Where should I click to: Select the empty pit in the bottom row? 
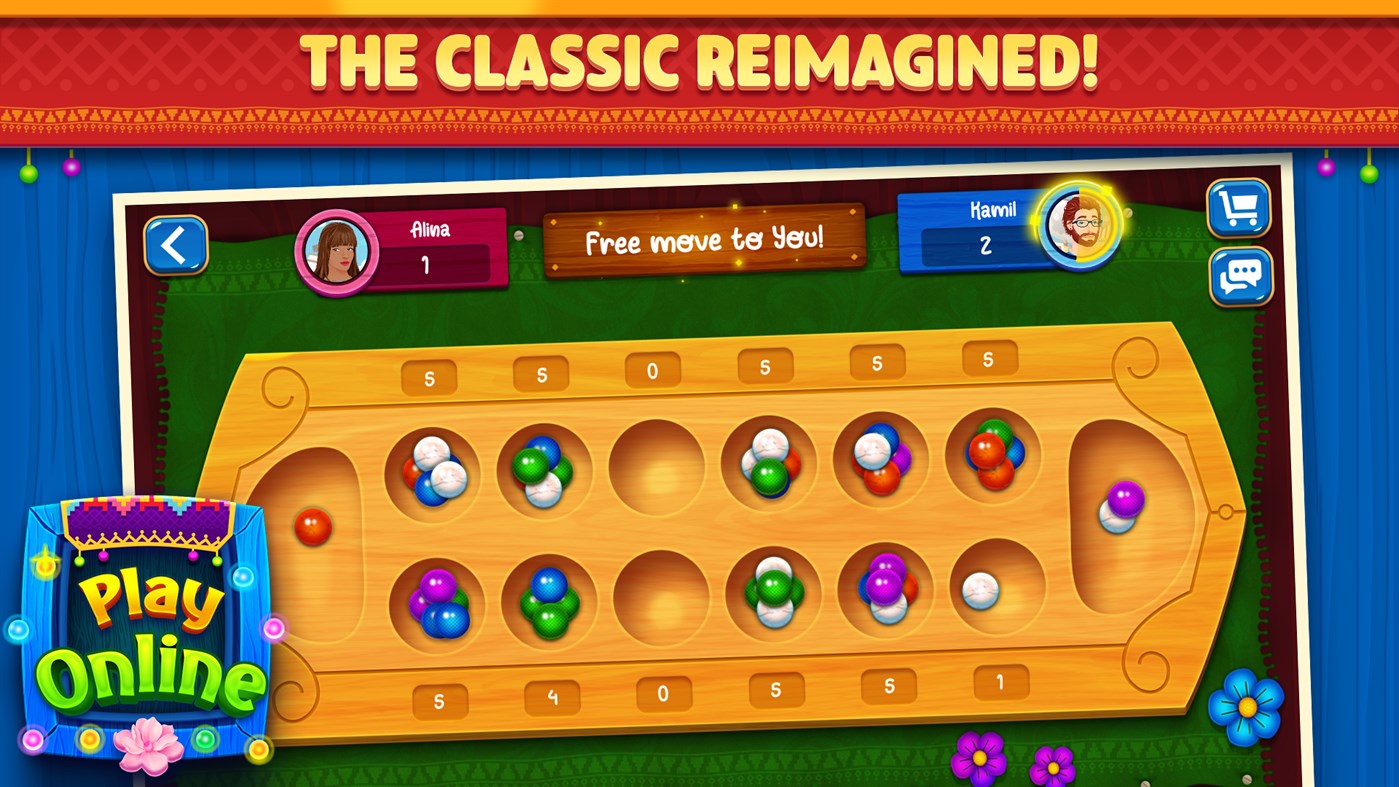[661, 600]
